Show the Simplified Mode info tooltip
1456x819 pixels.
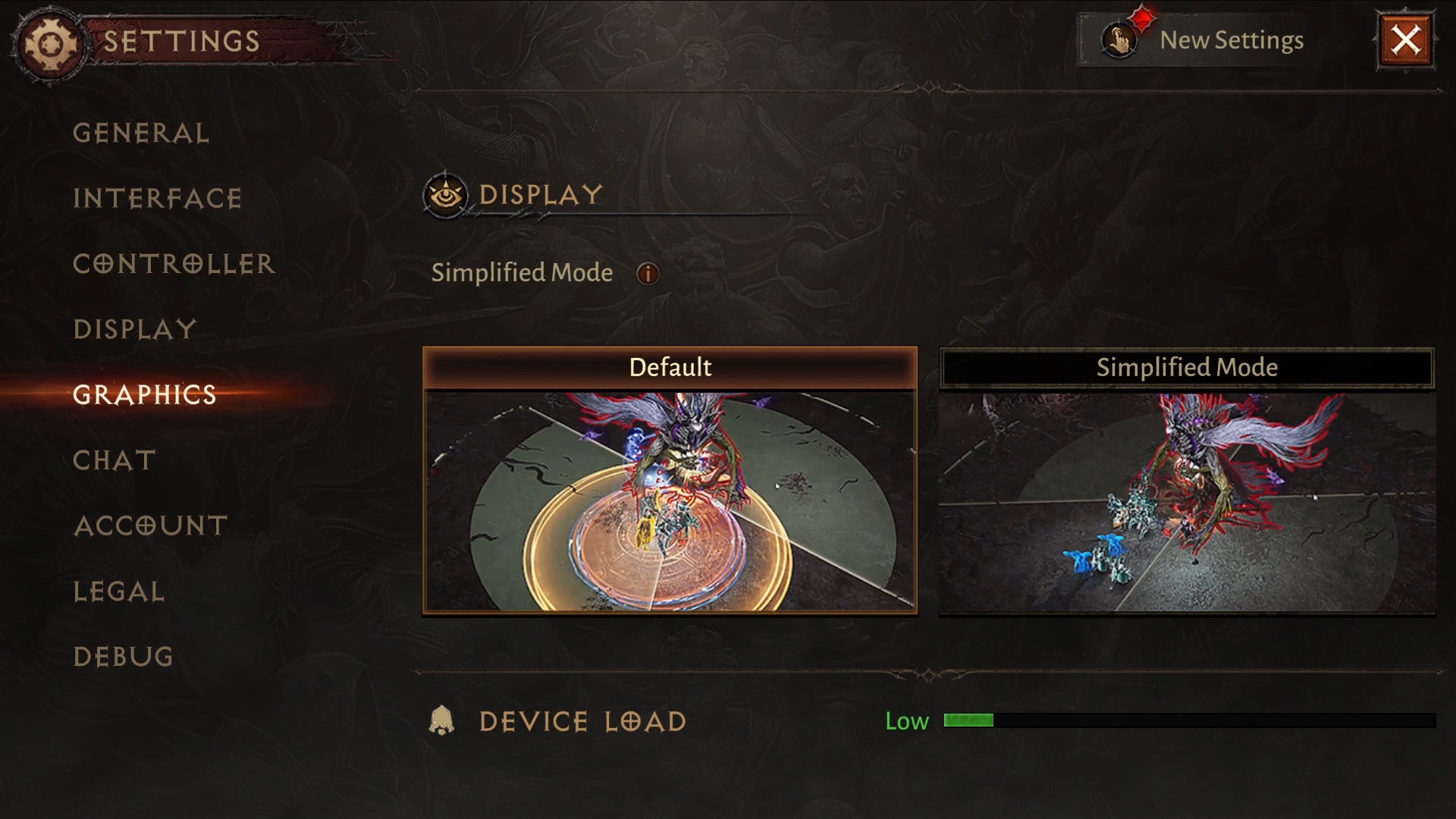pos(648,274)
